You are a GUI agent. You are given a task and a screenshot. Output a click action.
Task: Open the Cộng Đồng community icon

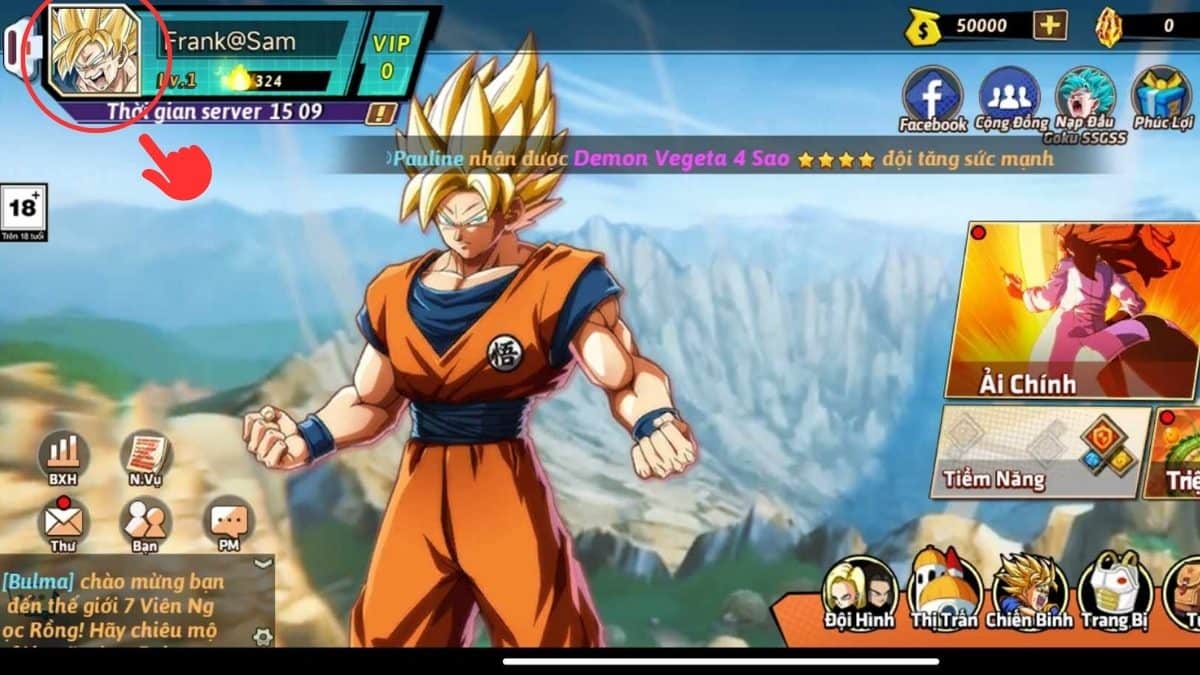click(x=1009, y=97)
